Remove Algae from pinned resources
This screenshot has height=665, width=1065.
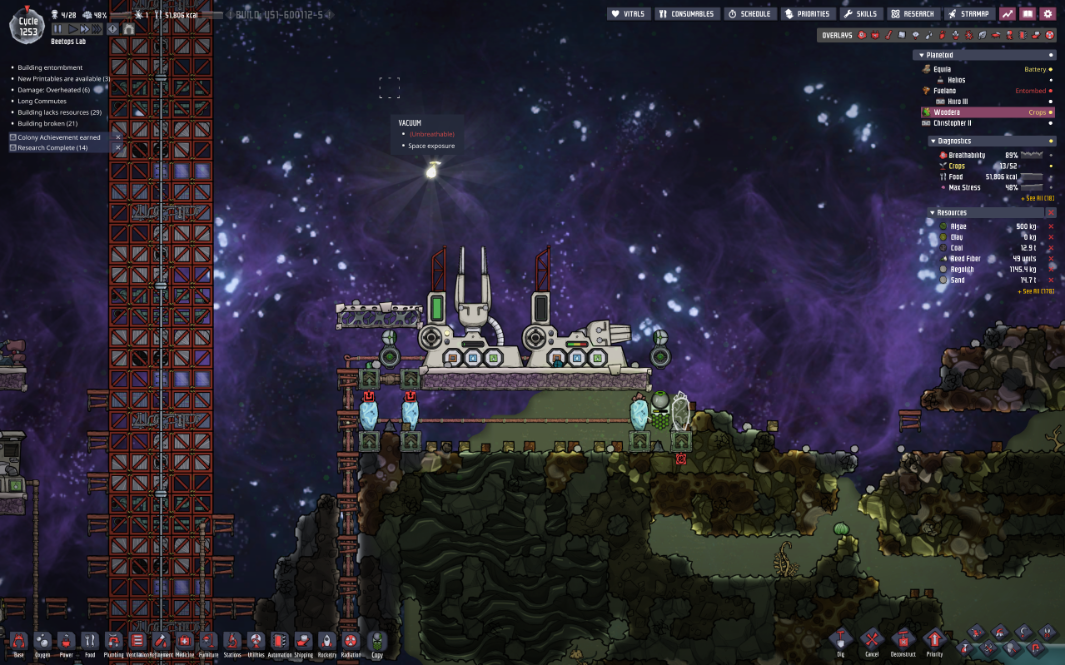[1050, 227]
